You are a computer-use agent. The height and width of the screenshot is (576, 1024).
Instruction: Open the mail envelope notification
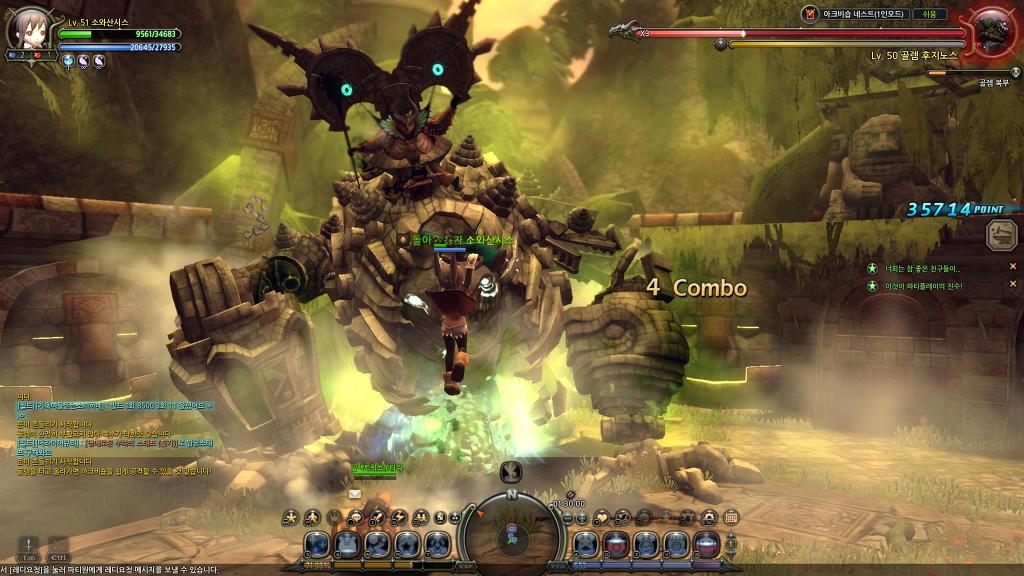pos(354,494)
